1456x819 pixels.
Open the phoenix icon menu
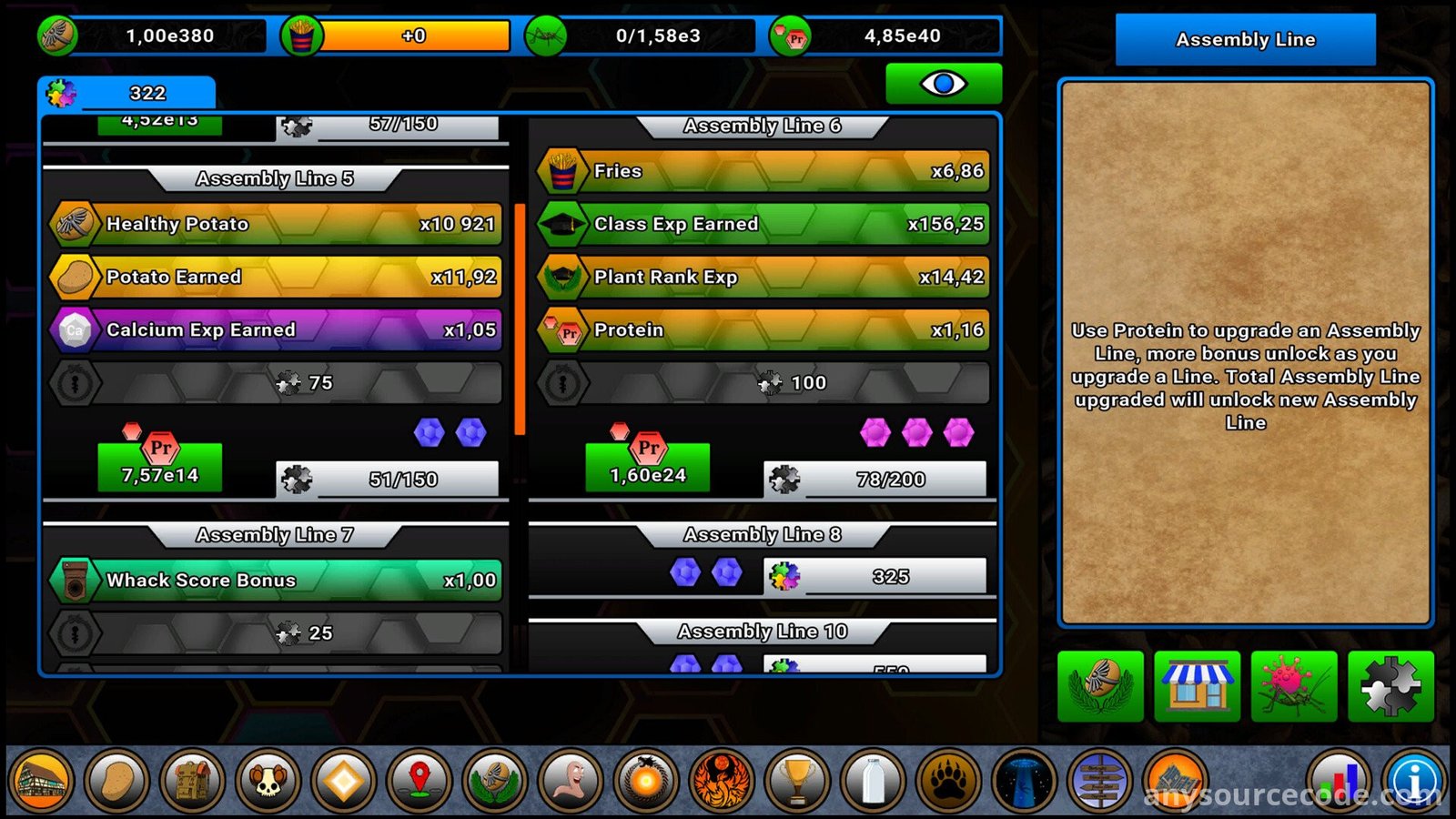(x=723, y=781)
